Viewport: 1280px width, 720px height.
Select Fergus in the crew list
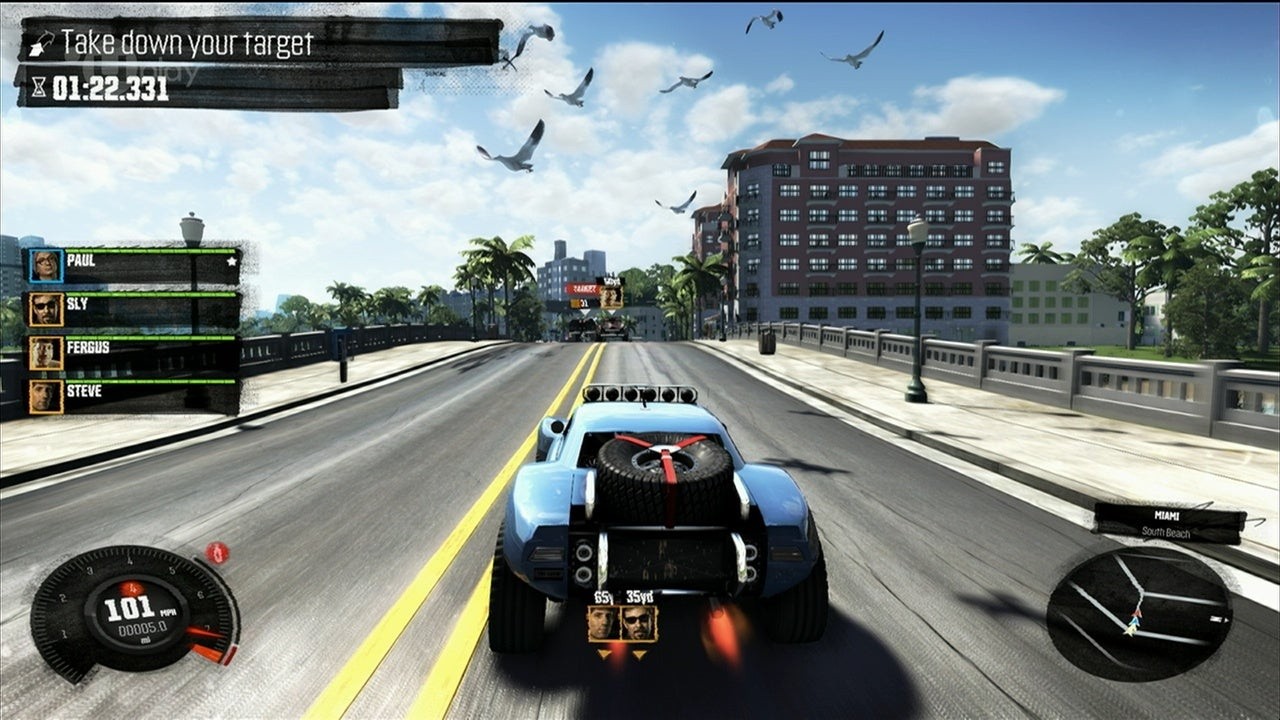point(133,353)
